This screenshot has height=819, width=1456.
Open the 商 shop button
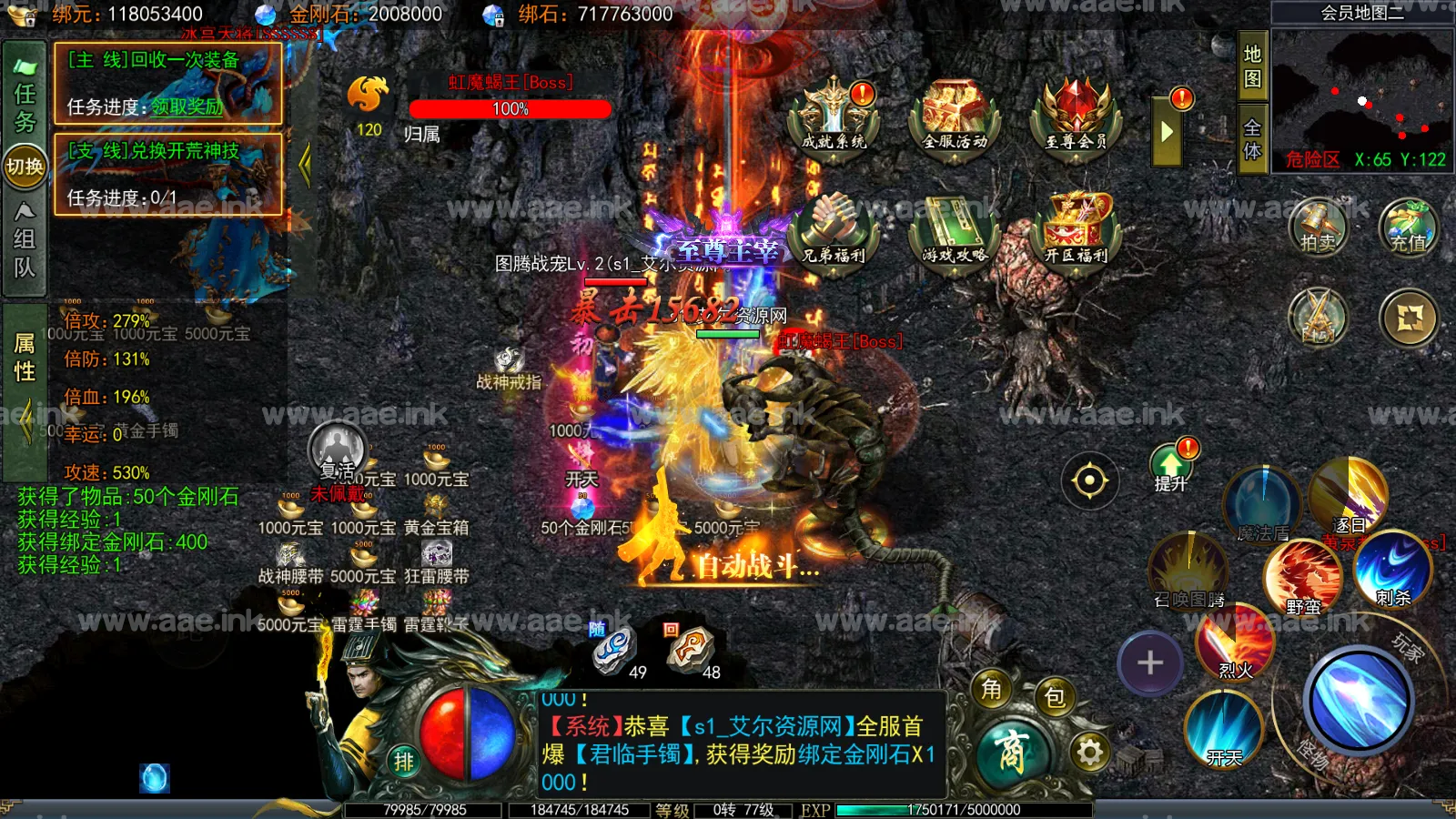1012,753
